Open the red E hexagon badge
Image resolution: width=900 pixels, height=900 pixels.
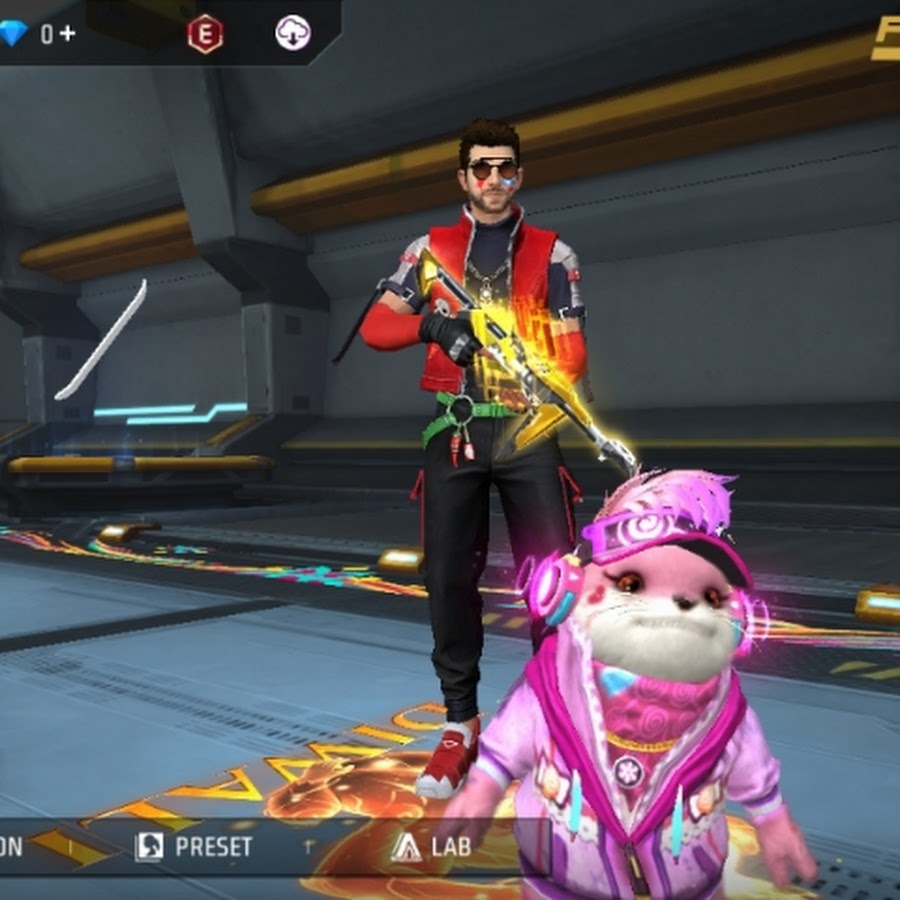click(x=205, y=34)
